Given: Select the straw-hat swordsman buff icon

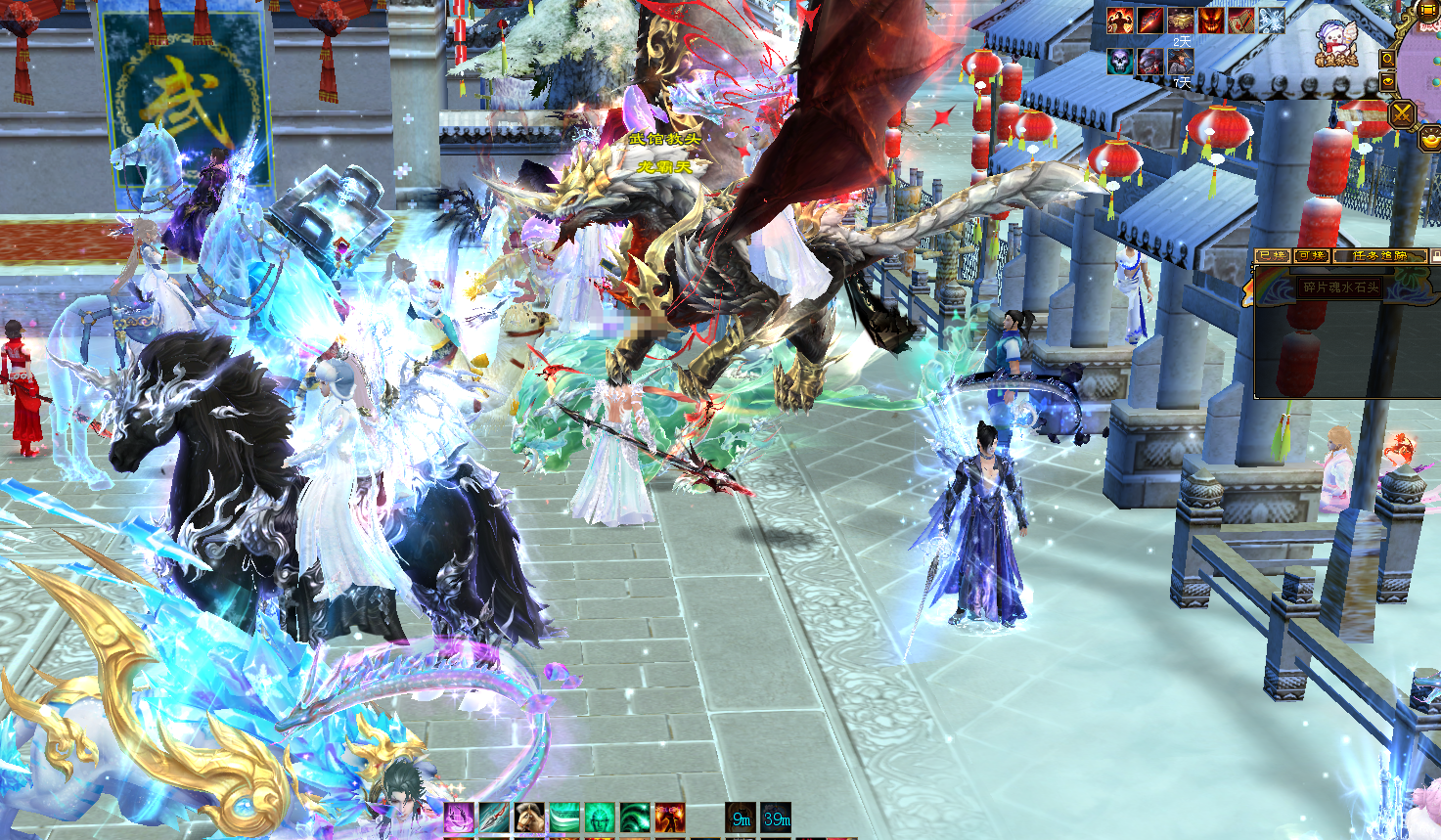Looking at the screenshot, I should [x=1181, y=61].
